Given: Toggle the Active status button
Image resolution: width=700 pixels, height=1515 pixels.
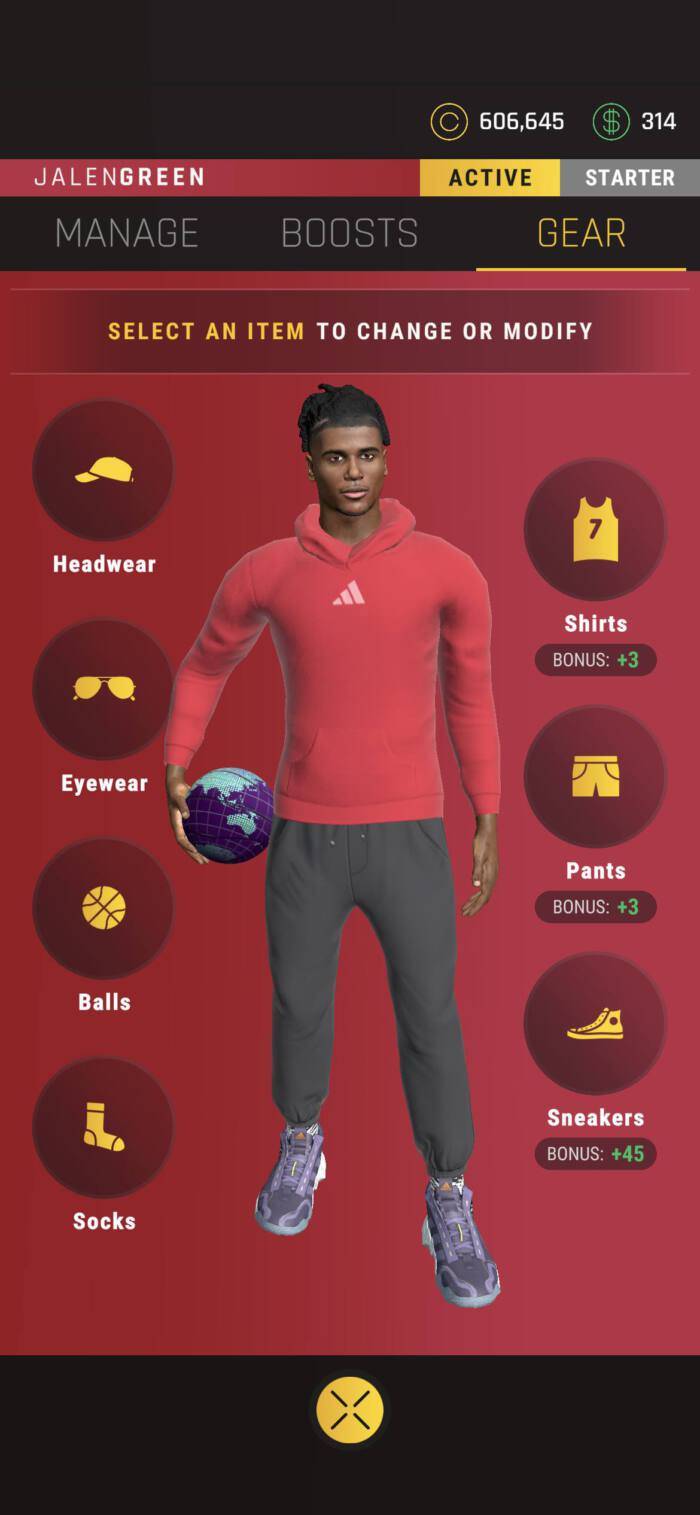Looking at the screenshot, I should coord(490,178).
